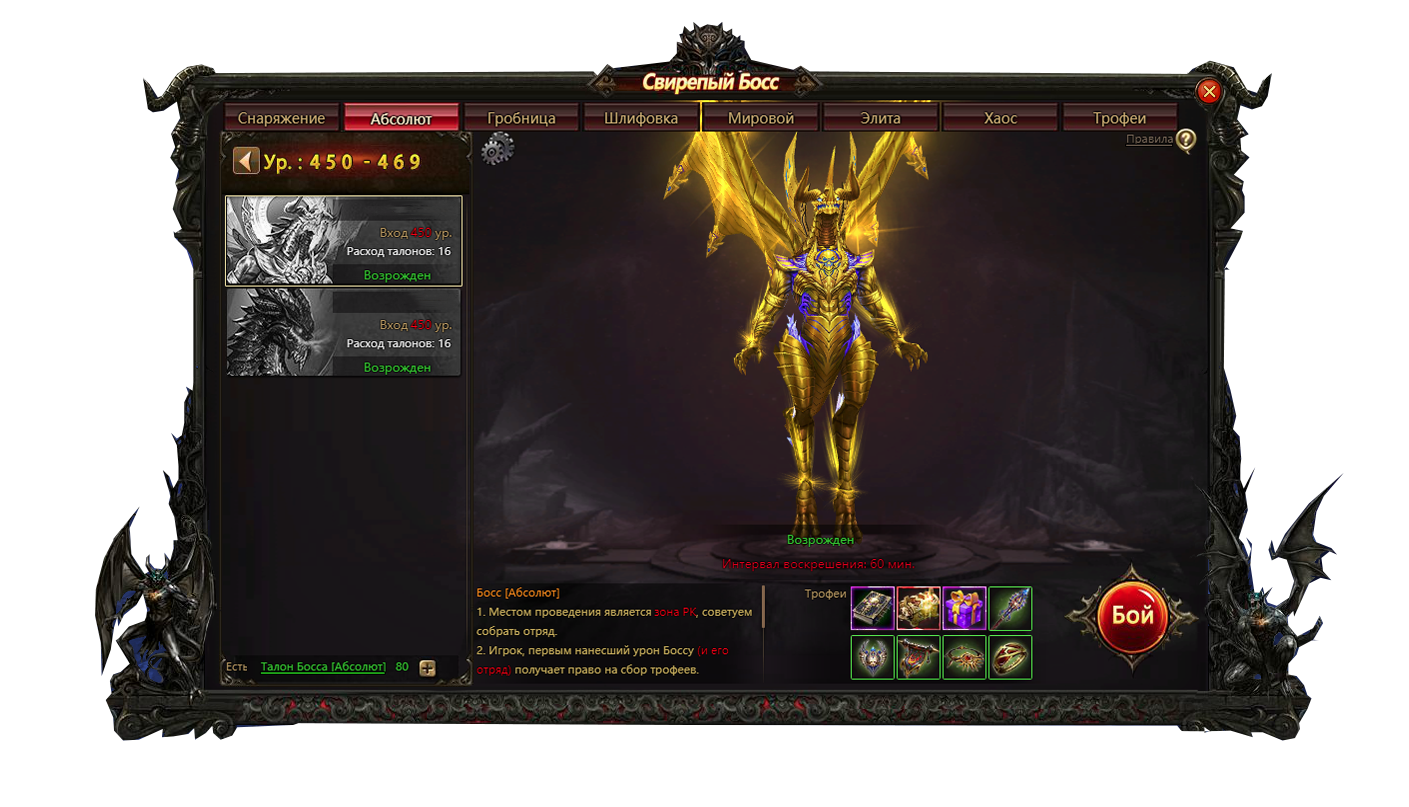Select the white winged dragon boss row

[344, 240]
